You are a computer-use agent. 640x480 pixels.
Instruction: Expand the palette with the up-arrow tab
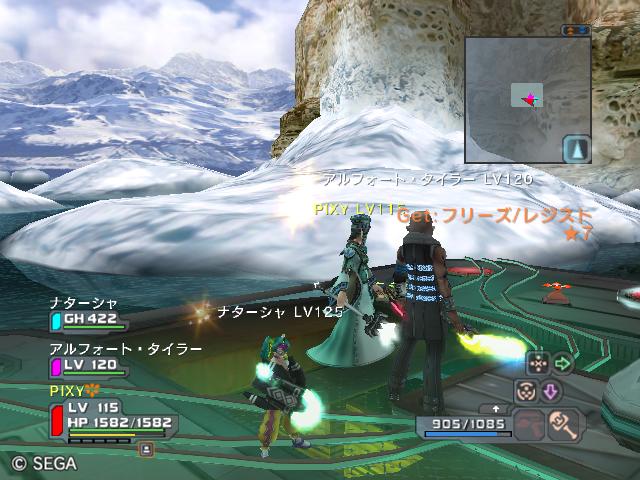point(497,409)
